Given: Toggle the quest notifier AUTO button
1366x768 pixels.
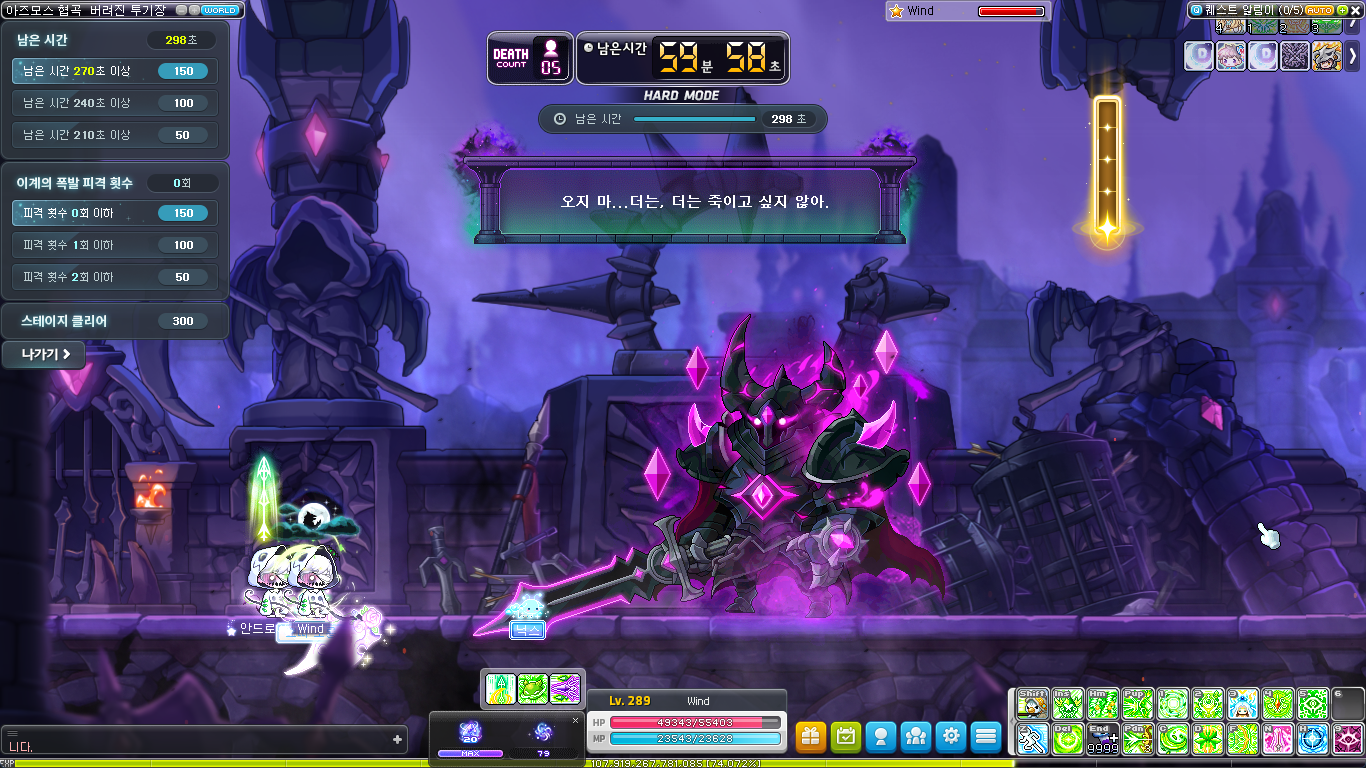Looking at the screenshot, I should [1319, 10].
